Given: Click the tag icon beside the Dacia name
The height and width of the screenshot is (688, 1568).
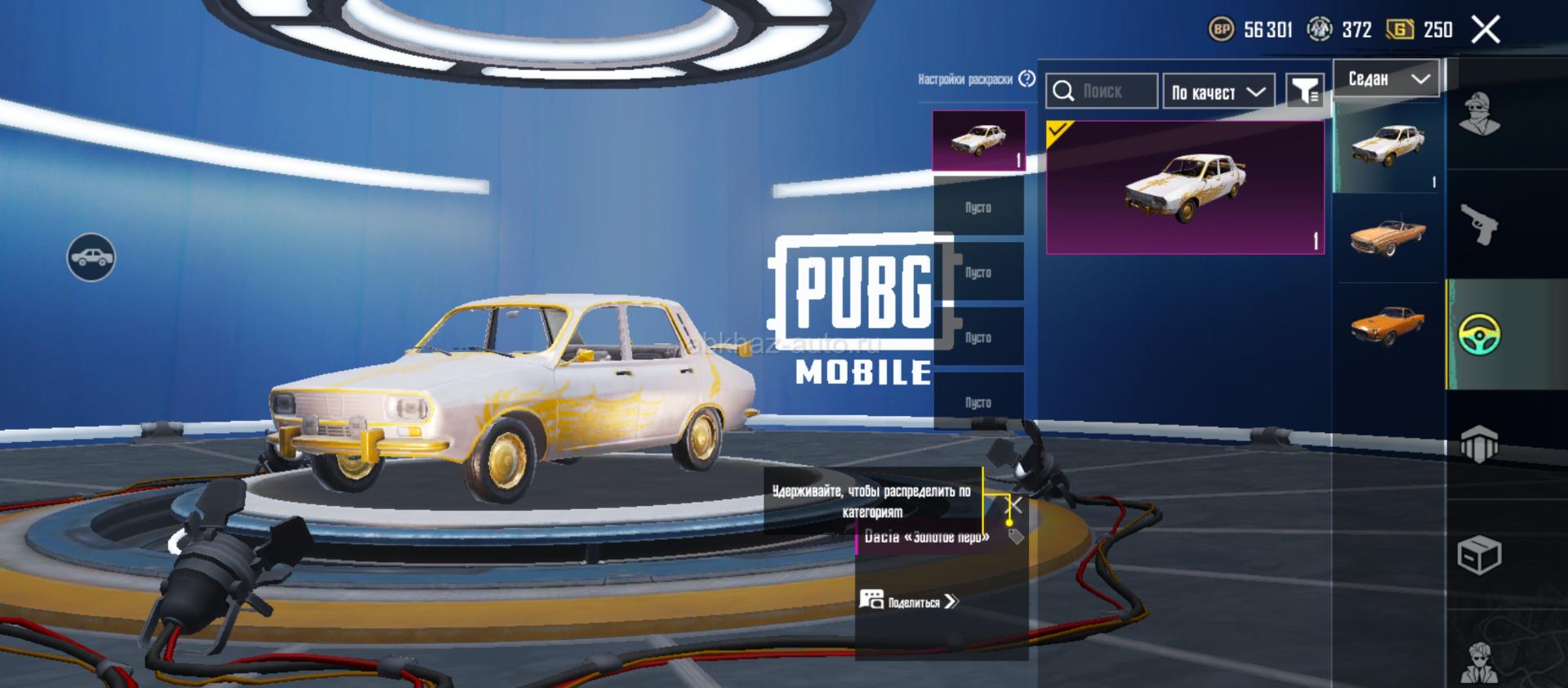Looking at the screenshot, I should [1016, 537].
